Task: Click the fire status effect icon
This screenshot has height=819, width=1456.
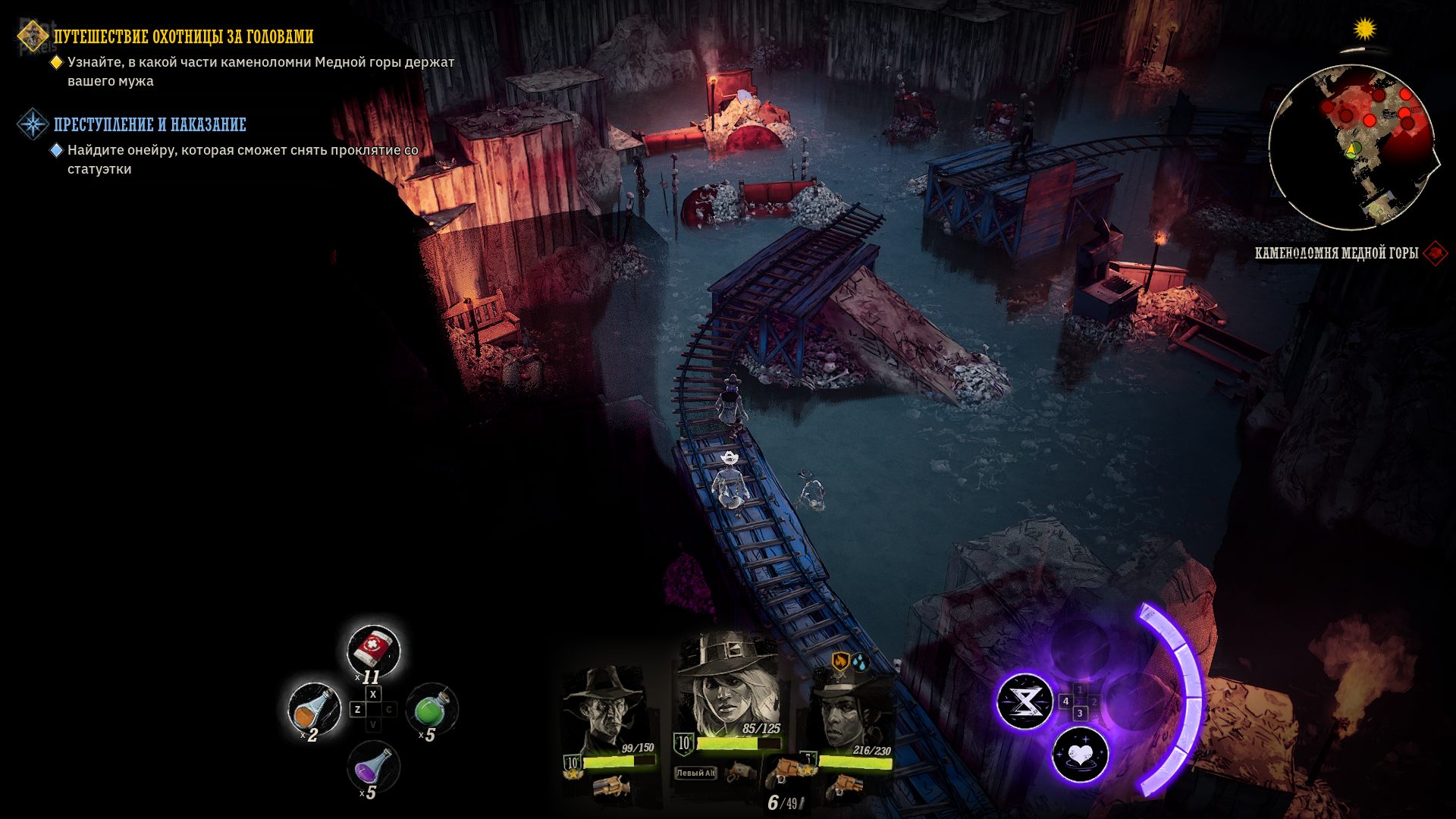Action: click(839, 661)
